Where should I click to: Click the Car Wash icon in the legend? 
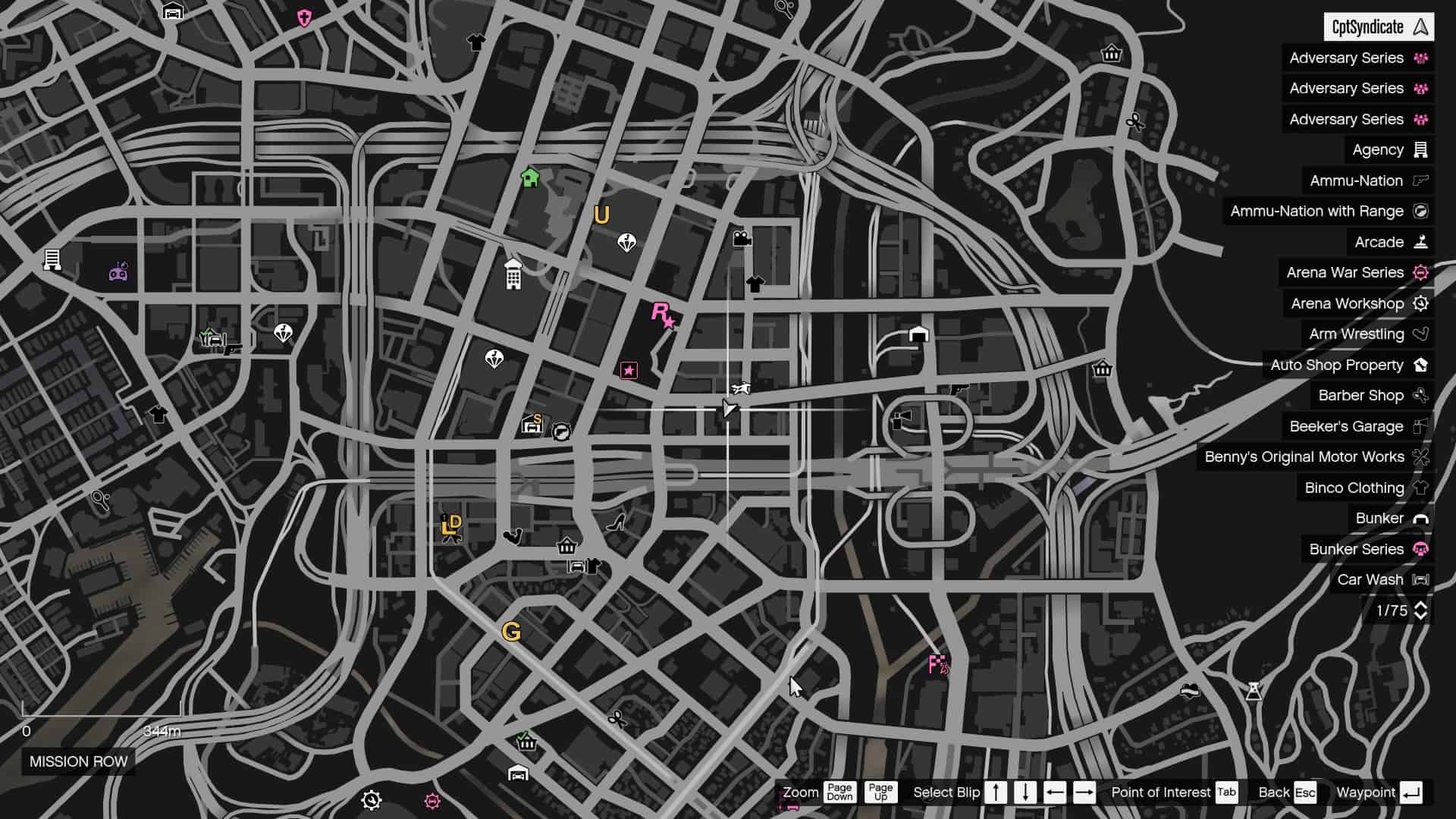pyautogui.click(x=1421, y=579)
